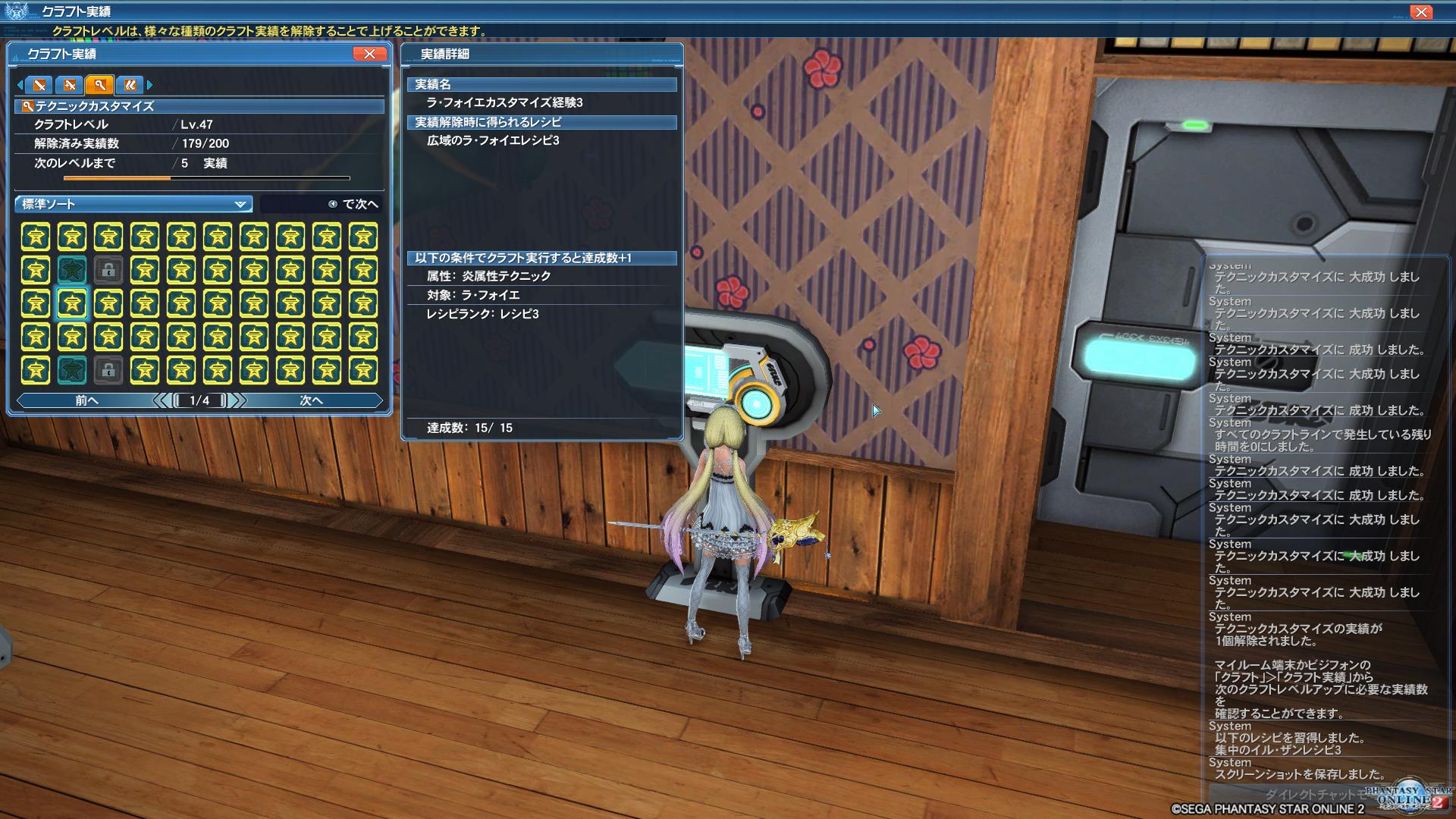This screenshot has width=1456, height=819.
Task: Click the second teal star in the fifth row
Action: (x=71, y=371)
